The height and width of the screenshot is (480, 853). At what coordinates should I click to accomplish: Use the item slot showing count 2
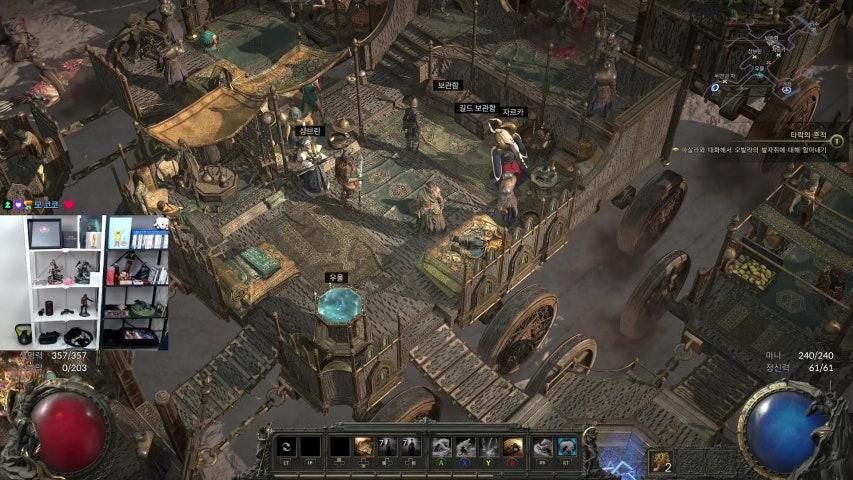coord(661,459)
